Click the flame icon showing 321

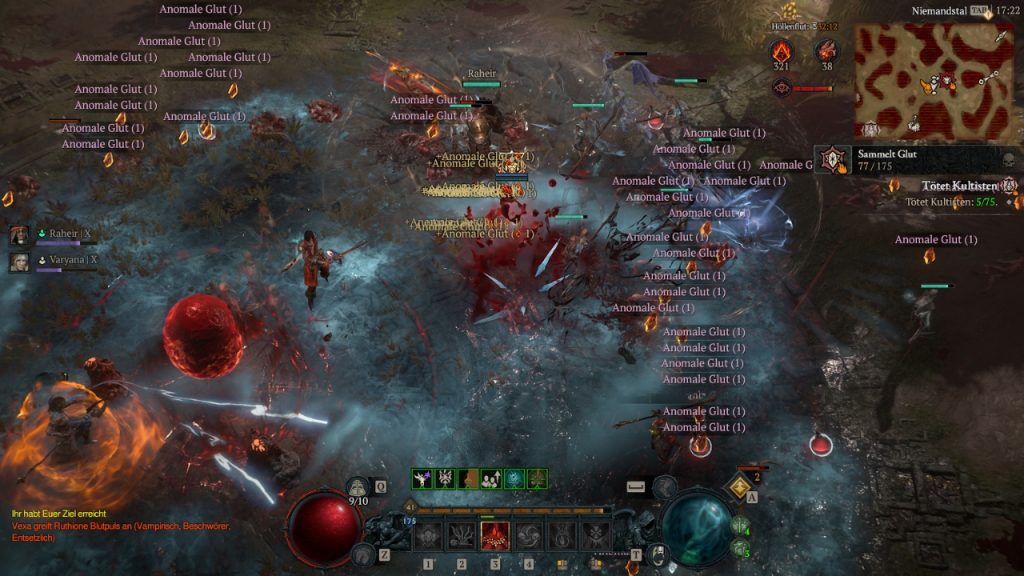click(x=782, y=51)
